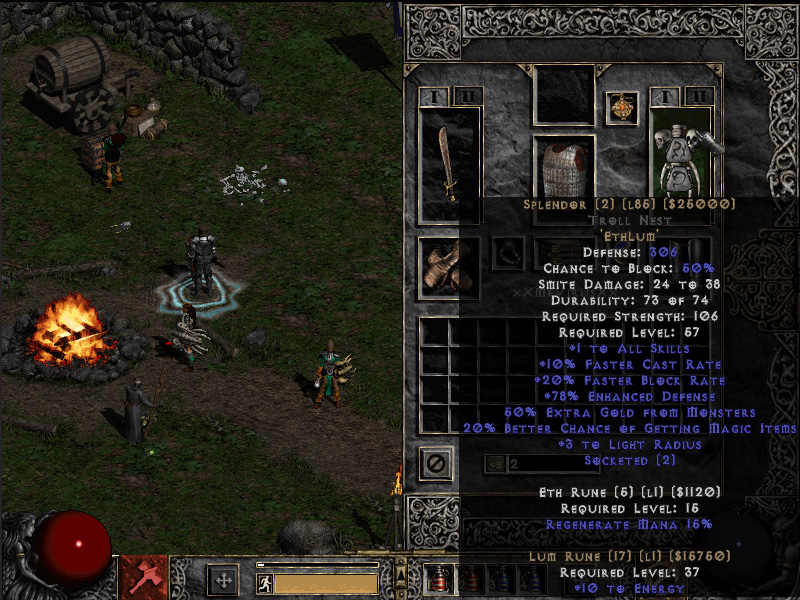Choose weapon tab I above the sword
Viewport: 800px width, 600px height.
(434, 97)
